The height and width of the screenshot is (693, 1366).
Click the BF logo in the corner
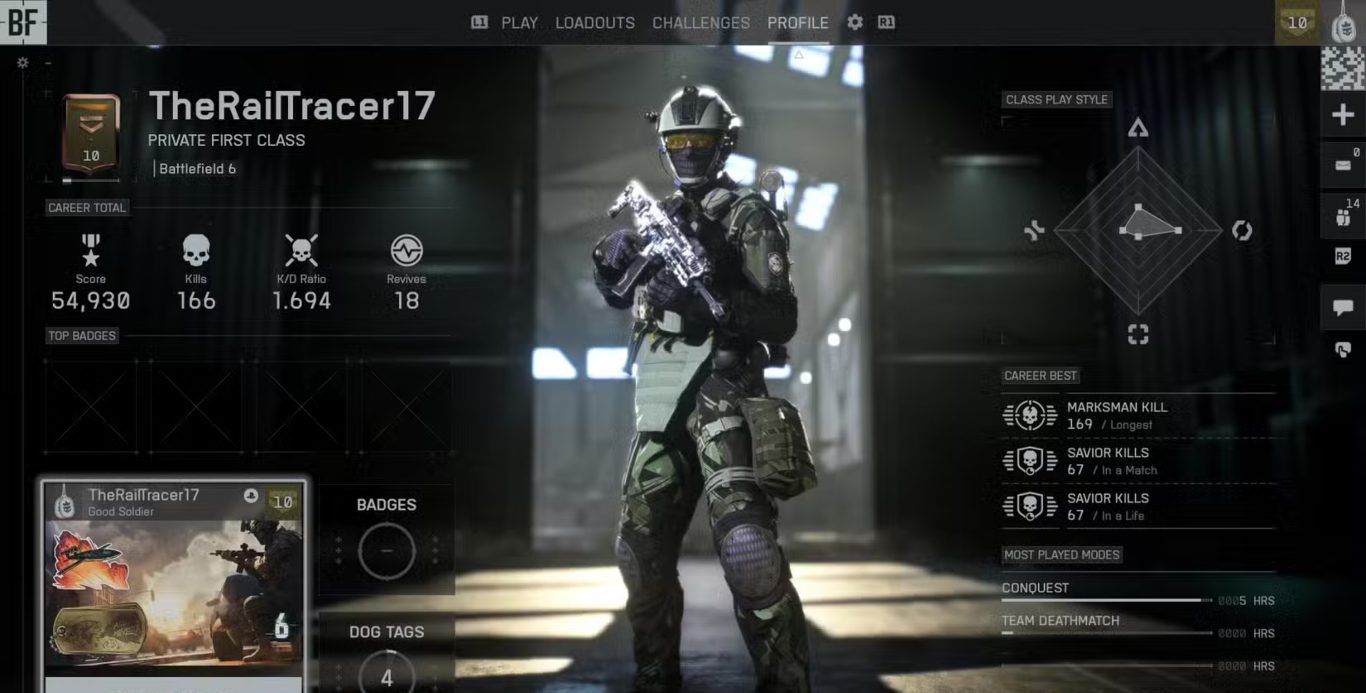[22, 22]
